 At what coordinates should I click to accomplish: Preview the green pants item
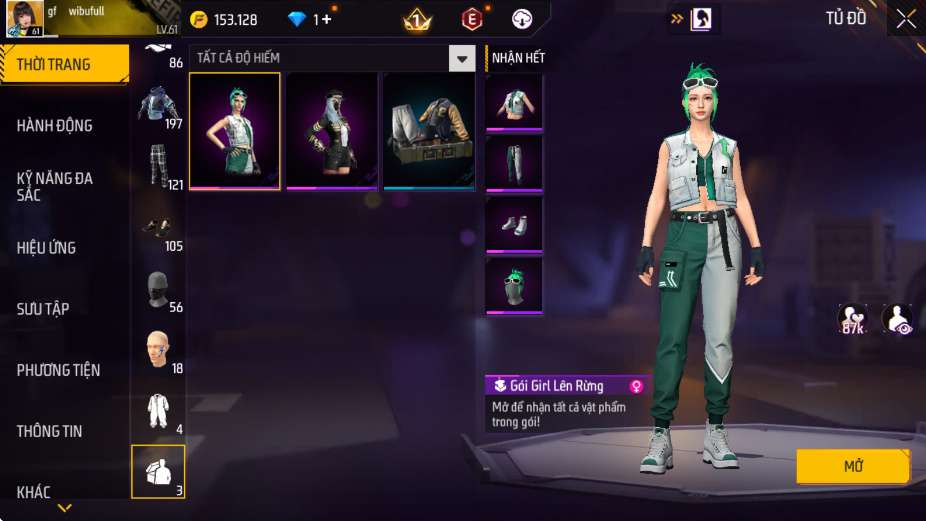[514, 163]
